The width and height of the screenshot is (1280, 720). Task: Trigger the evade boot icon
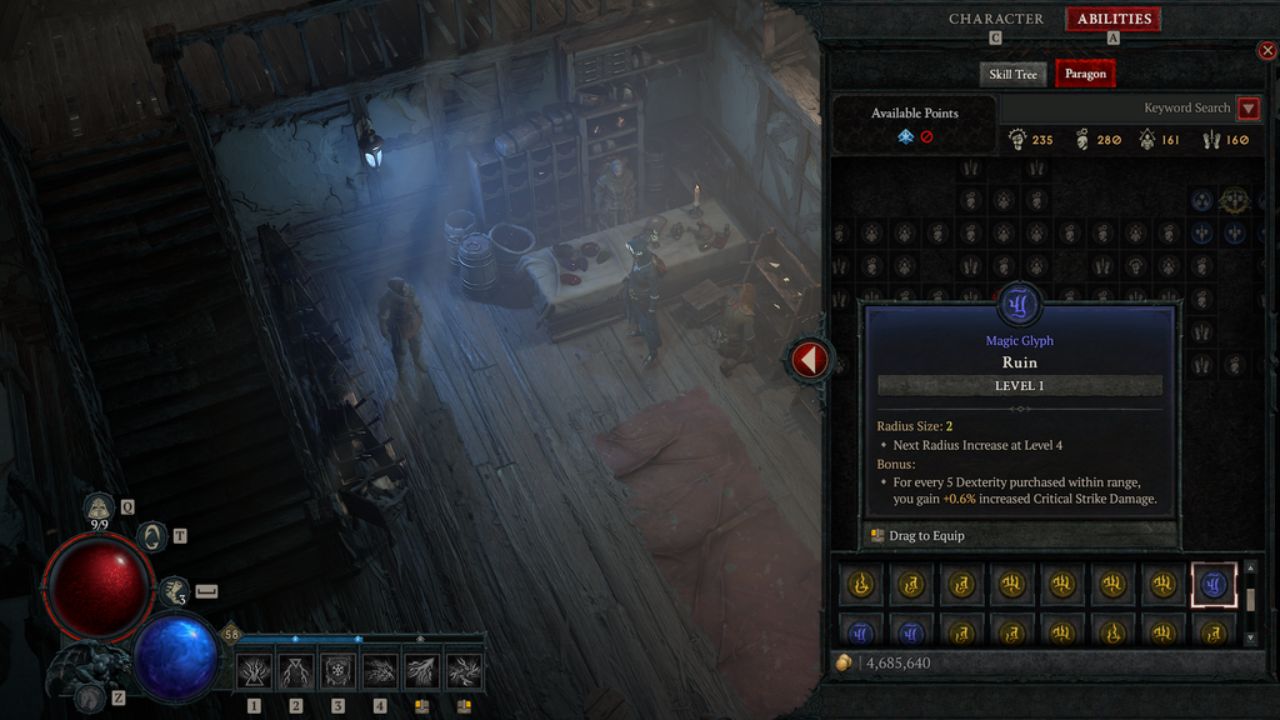pyautogui.click(x=174, y=591)
